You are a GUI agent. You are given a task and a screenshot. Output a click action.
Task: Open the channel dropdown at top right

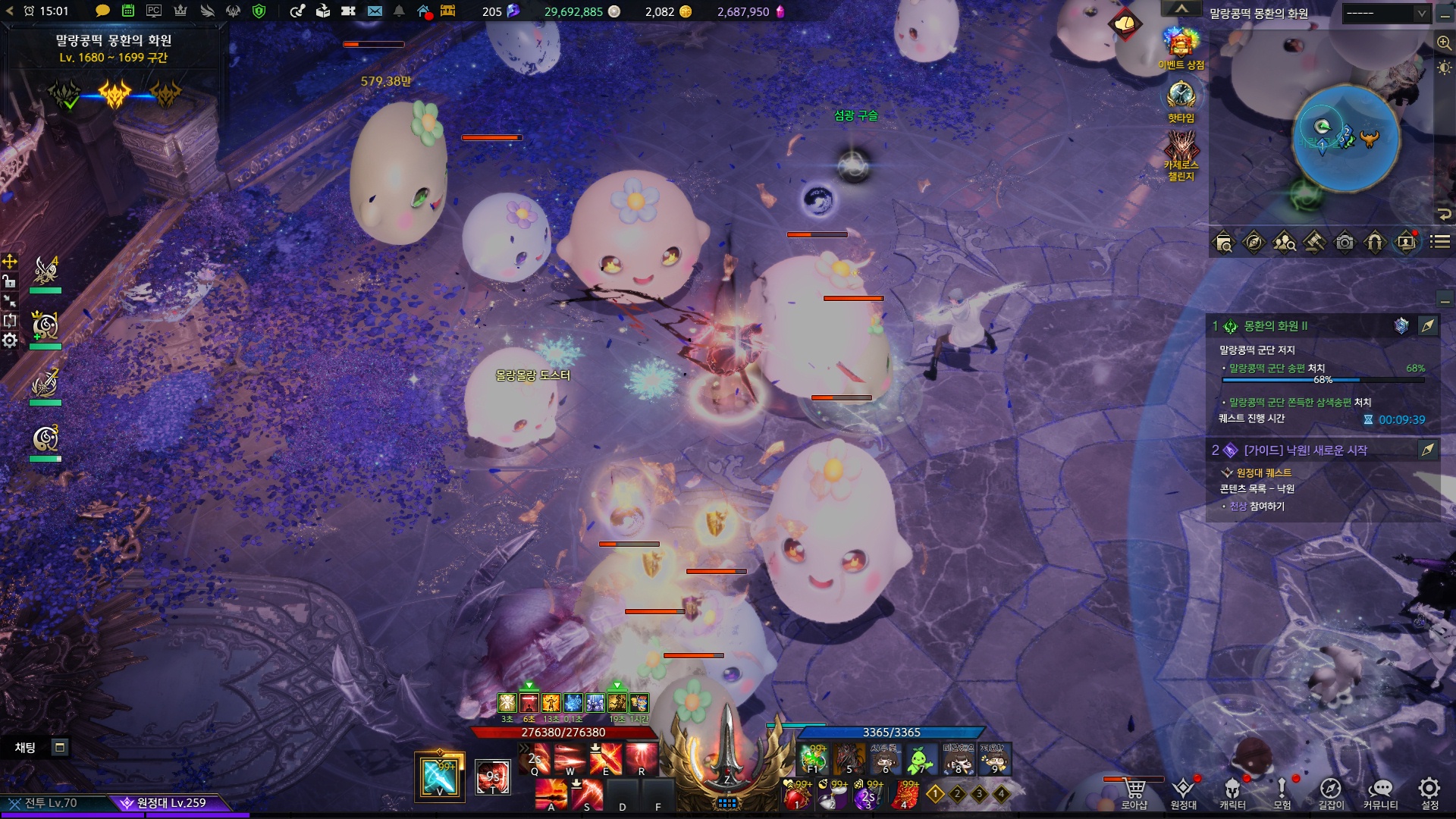tap(1385, 14)
